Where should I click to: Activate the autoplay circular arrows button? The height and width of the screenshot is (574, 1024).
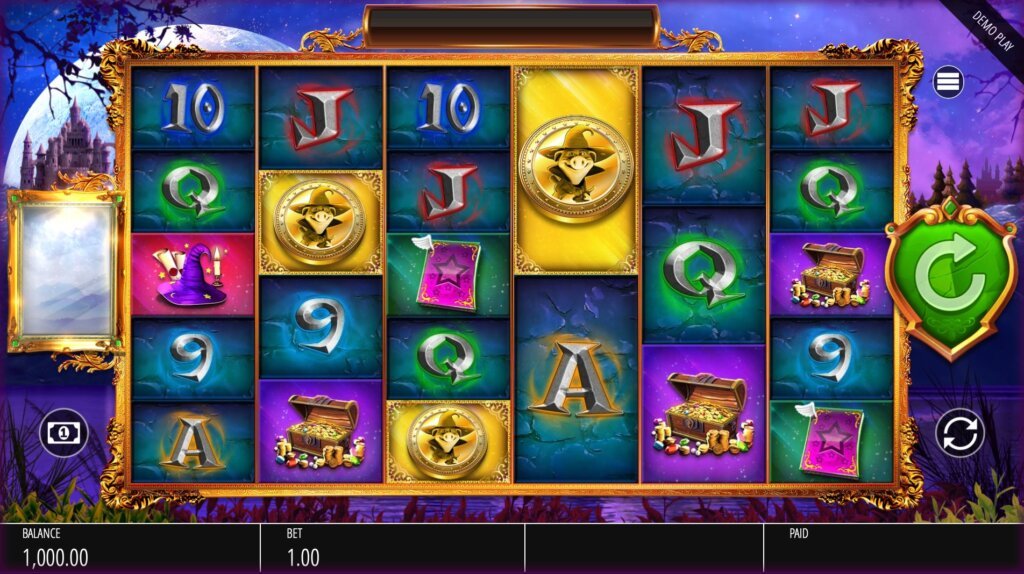(x=960, y=433)
